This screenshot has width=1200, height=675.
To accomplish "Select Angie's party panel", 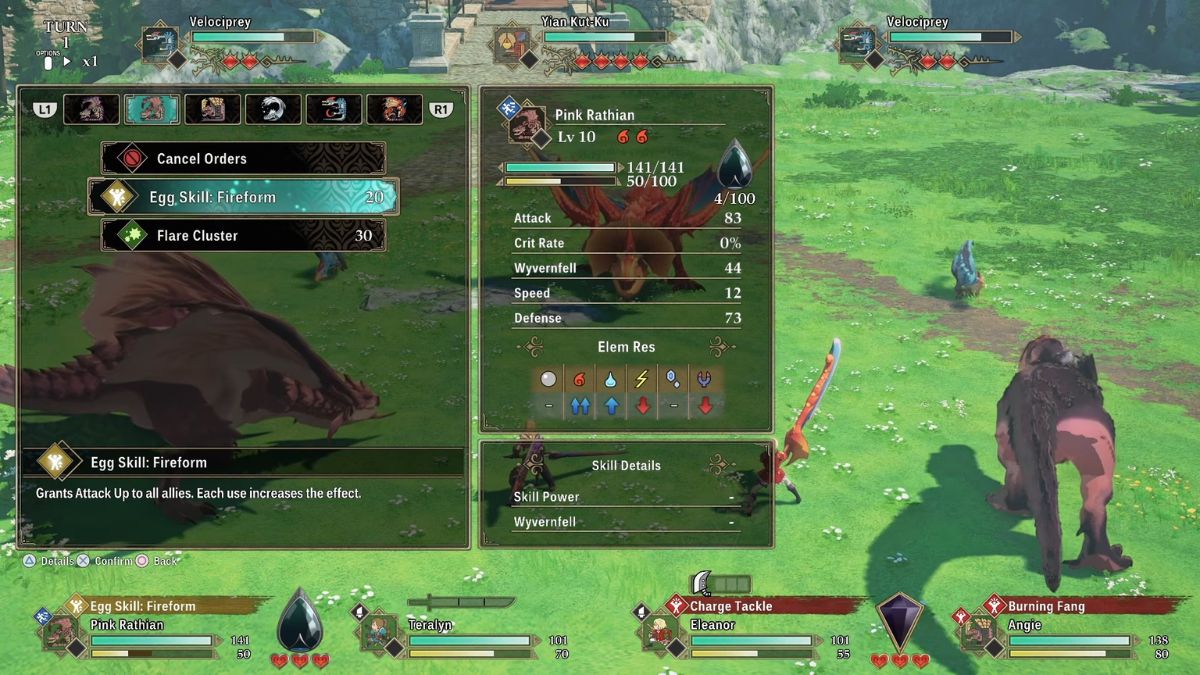I will click(x=1058, y=631).
